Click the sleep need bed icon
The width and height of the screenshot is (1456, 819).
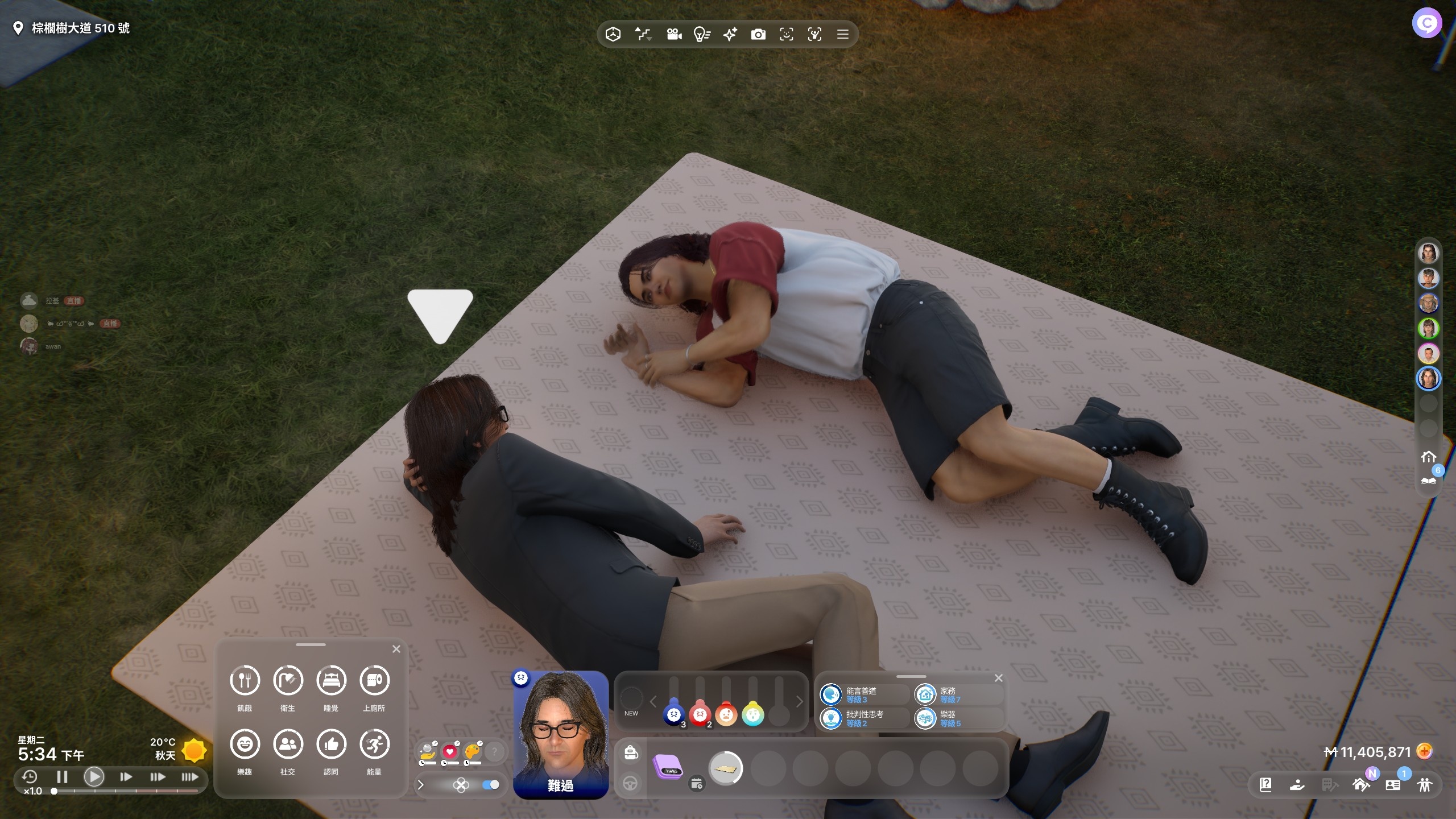[331, 680]
